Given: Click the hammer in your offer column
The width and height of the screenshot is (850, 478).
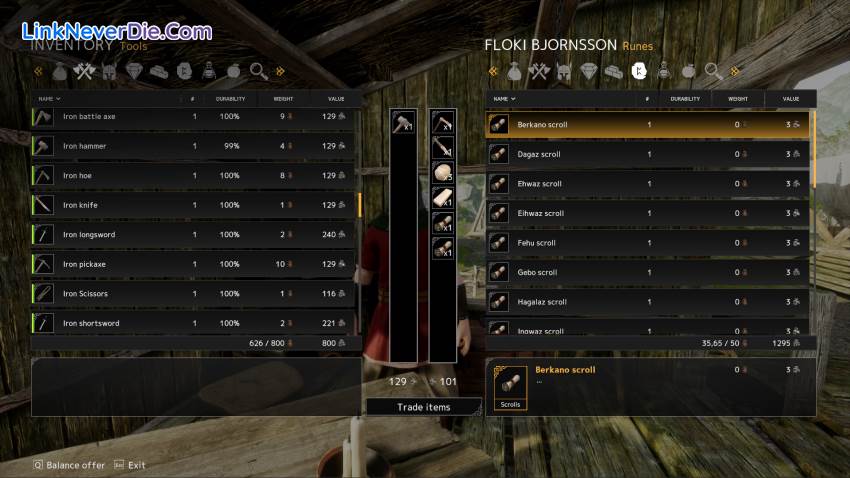Looking at the screenshot, I should (x=403, y=121).
